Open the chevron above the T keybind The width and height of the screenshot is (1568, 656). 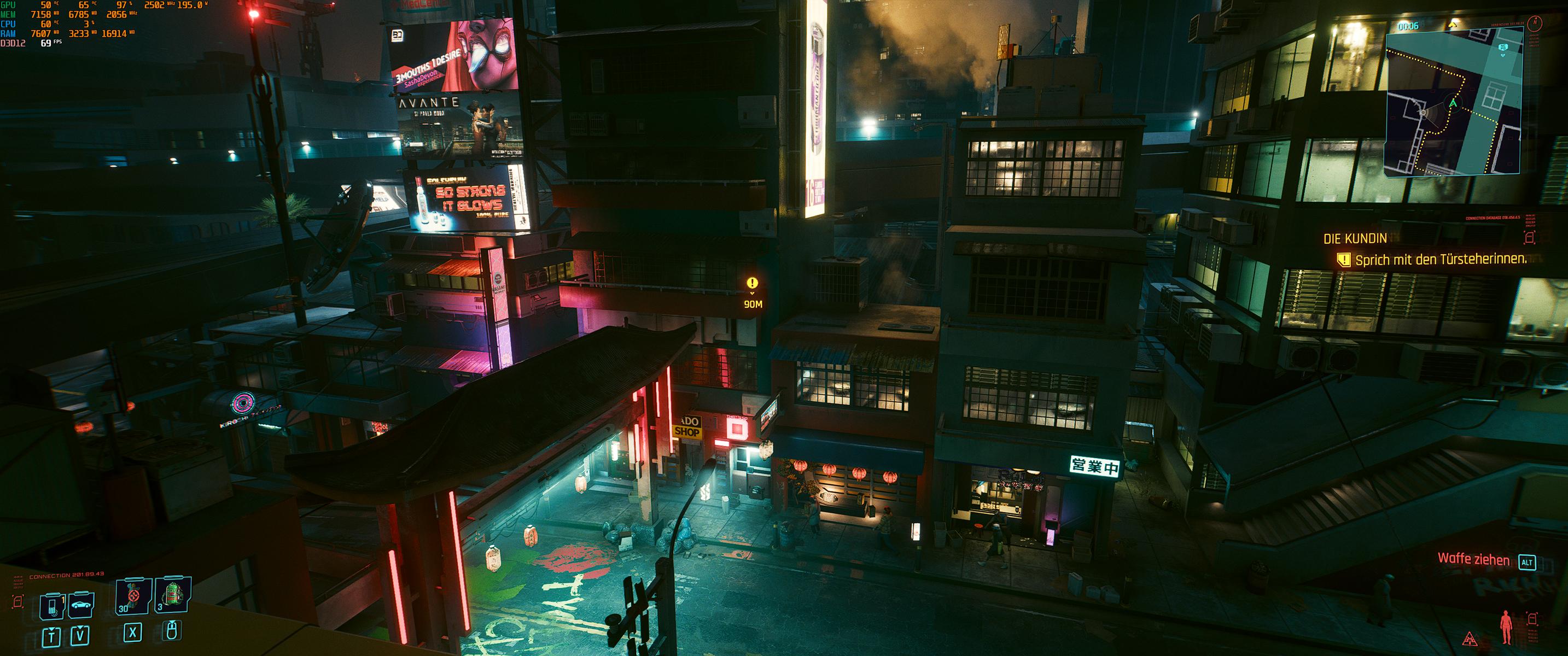52,629
